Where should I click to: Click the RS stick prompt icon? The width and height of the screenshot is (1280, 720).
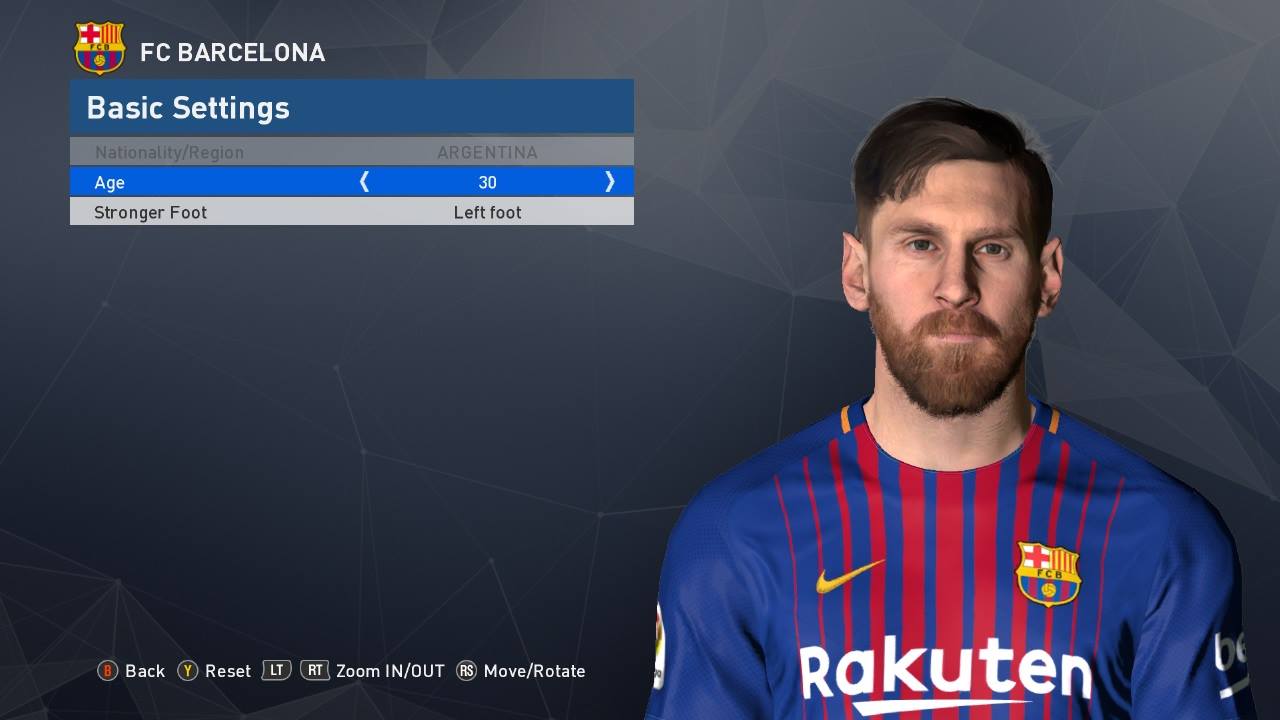click(x=466, y=671)
